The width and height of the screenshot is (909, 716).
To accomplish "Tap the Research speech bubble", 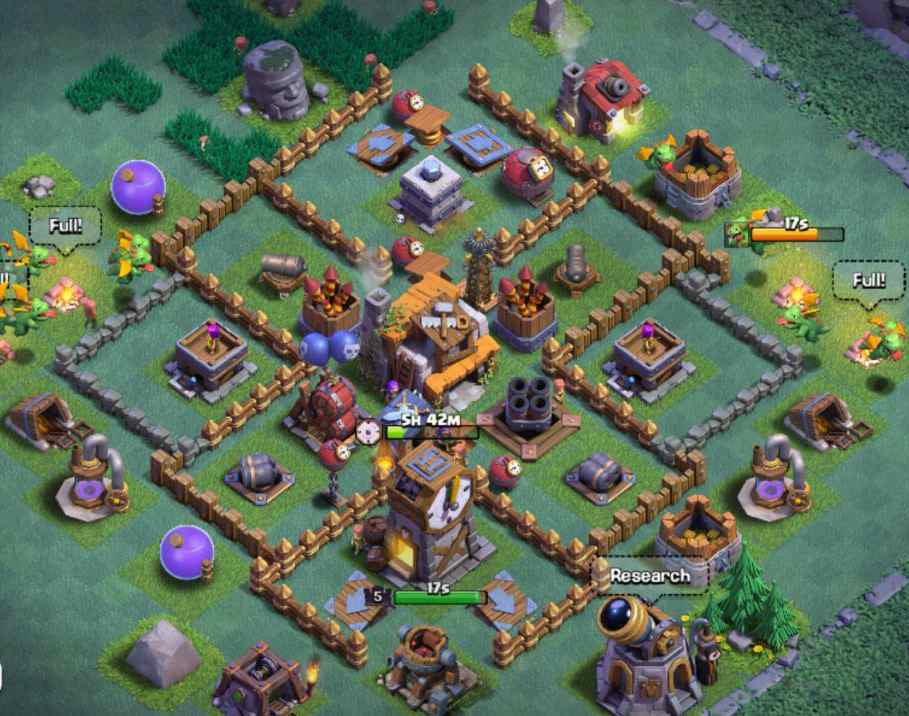I will click(649, 576).
